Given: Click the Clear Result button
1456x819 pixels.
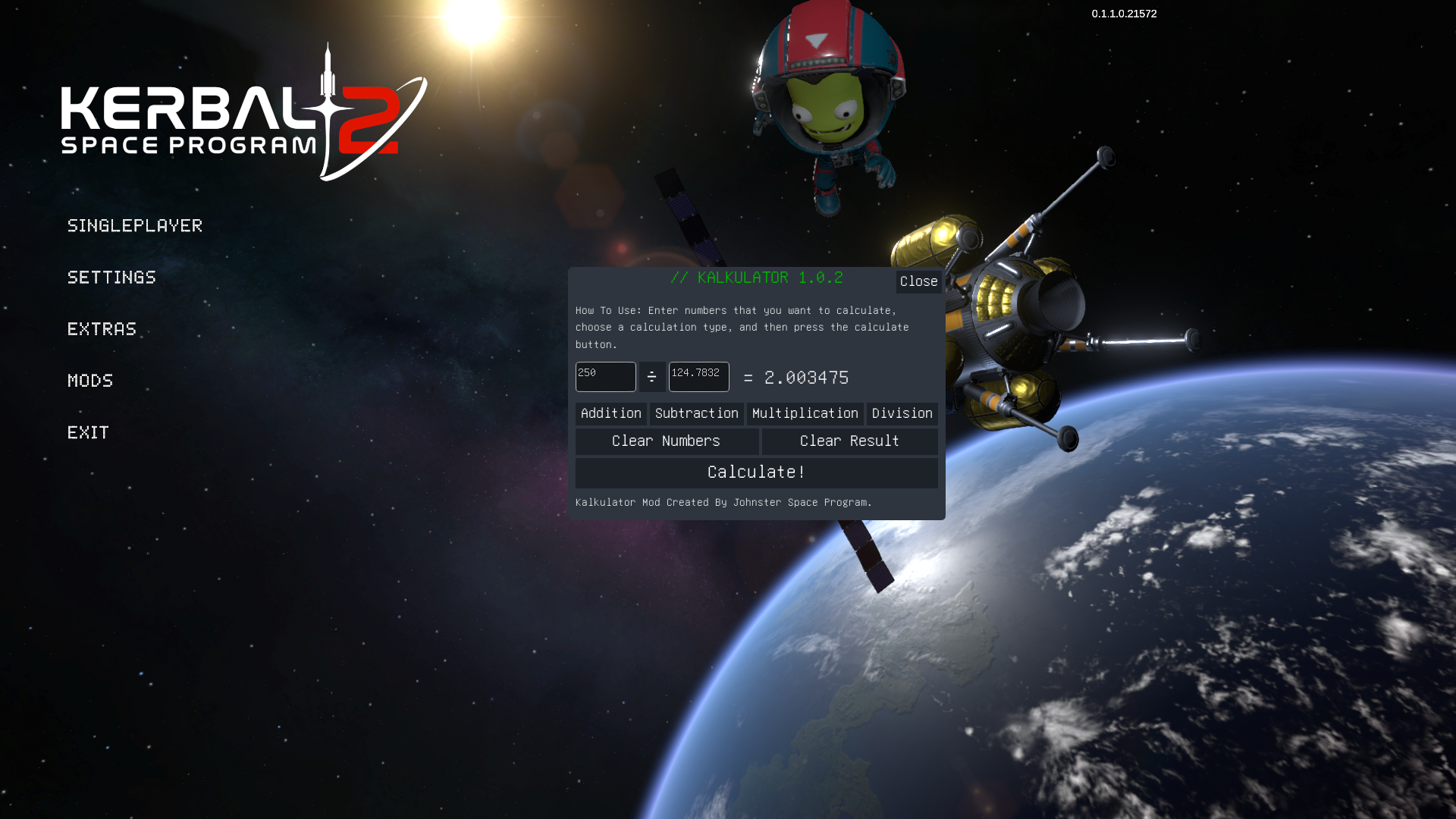Looking at the screenshot, I should point(849,441).
